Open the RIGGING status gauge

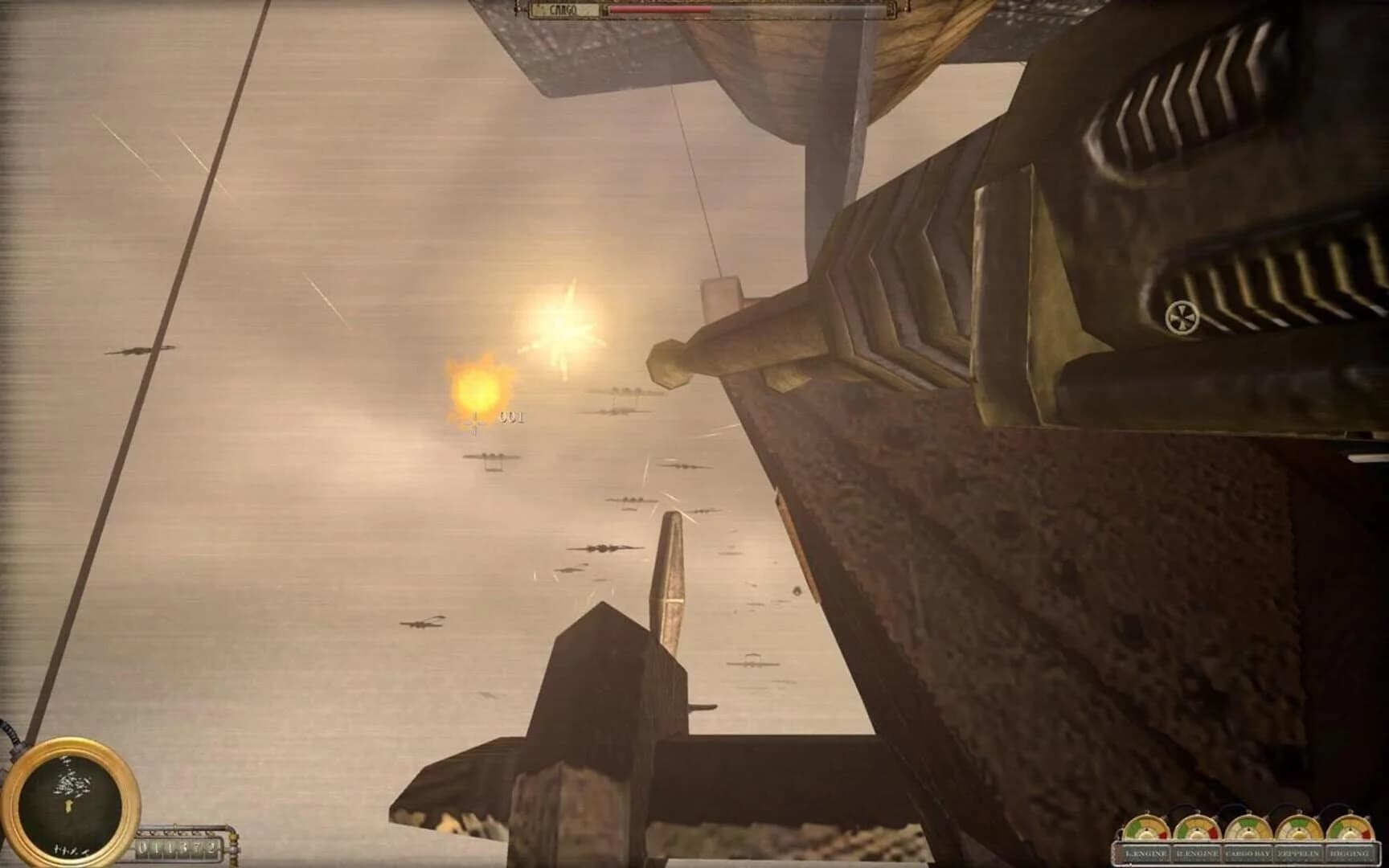(x=1351, y=828)
